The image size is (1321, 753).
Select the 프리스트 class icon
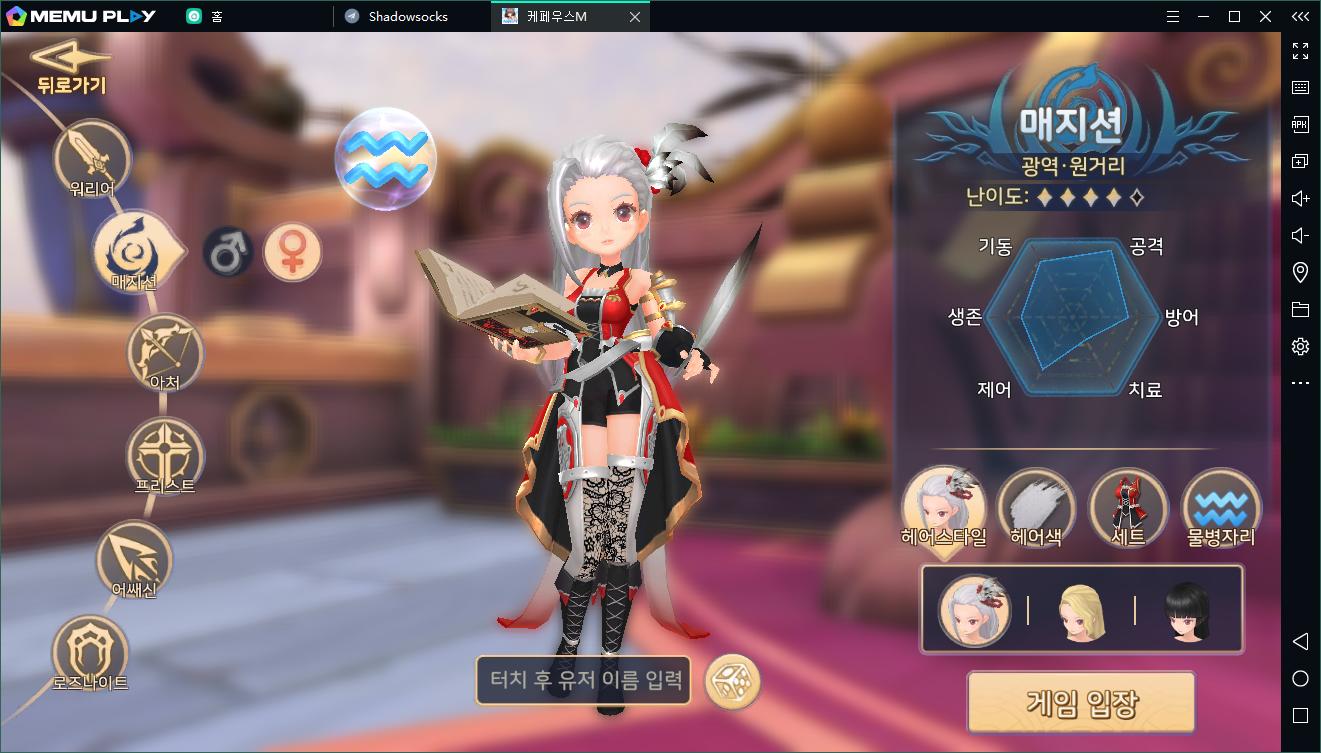click(x=165, y=456)
